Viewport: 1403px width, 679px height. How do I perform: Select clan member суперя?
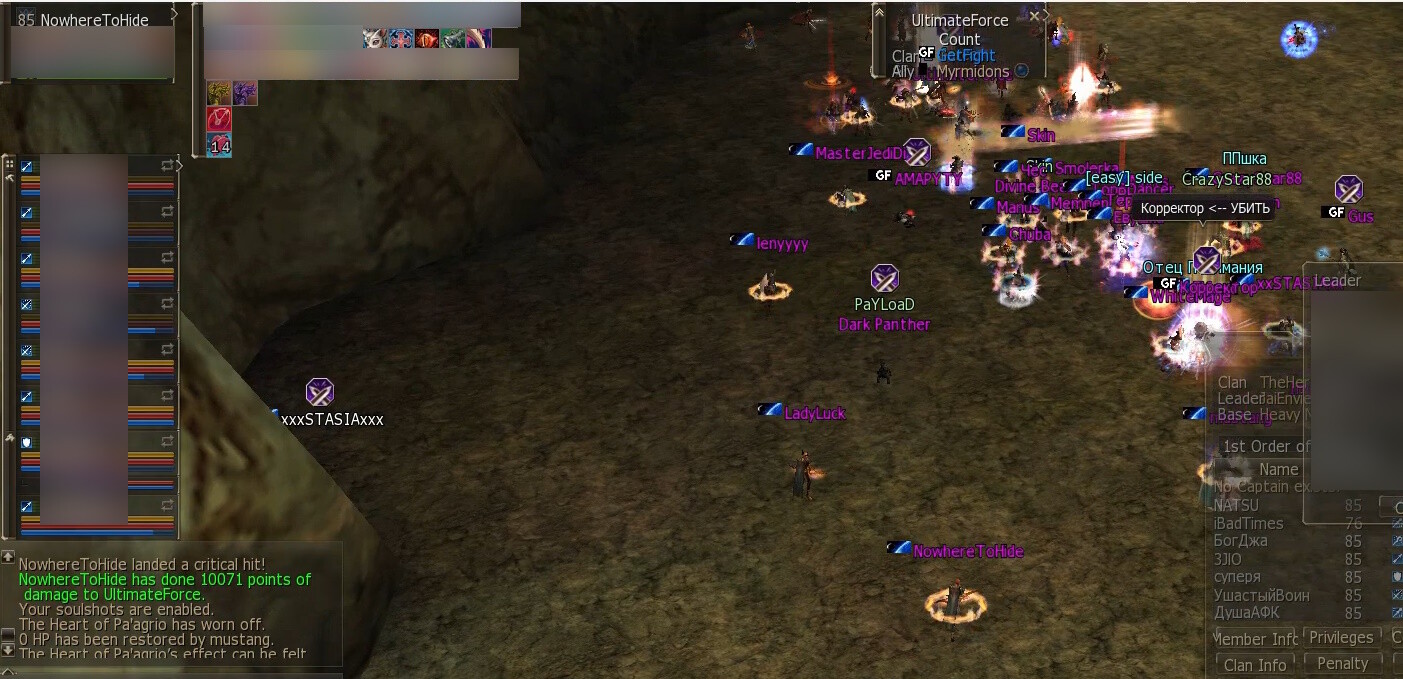point(1237,577)
